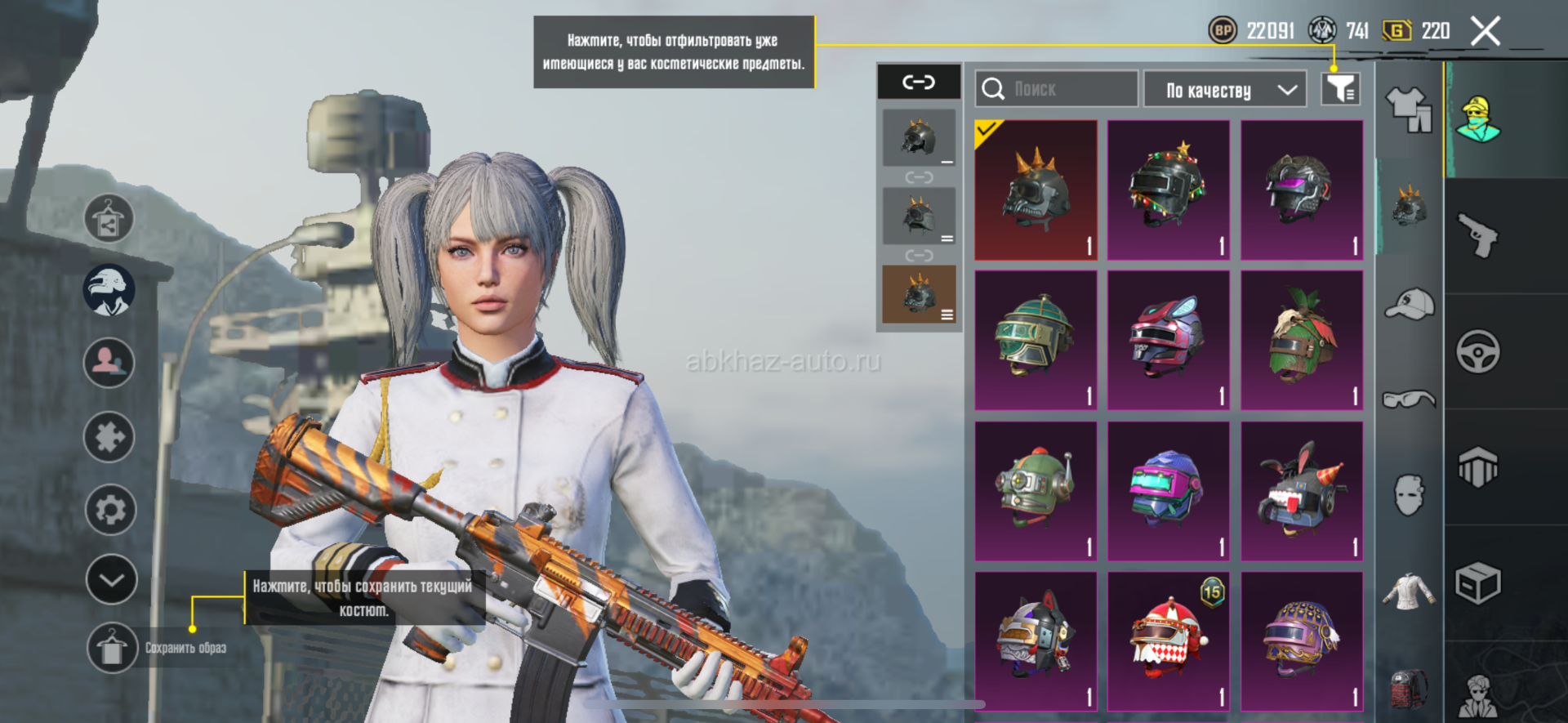Select the spiked skull helmet tile
The height and width of the screenshot is (723, 1568).
coord(1036,190)
